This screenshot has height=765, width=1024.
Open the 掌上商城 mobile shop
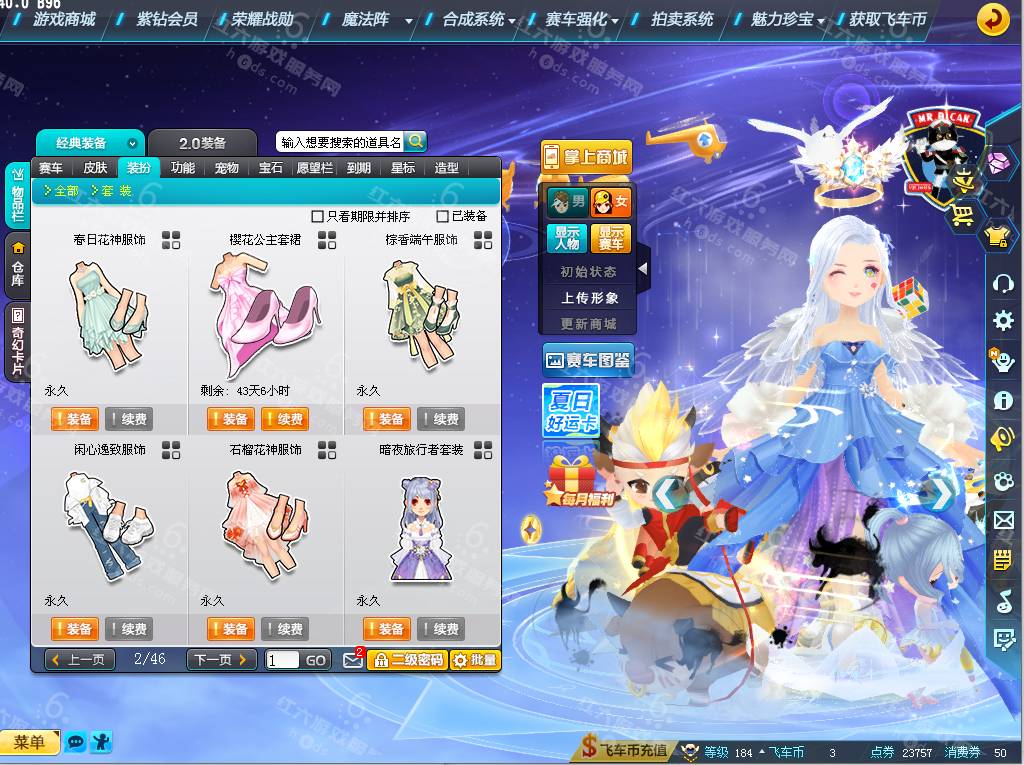click(587, 156)
